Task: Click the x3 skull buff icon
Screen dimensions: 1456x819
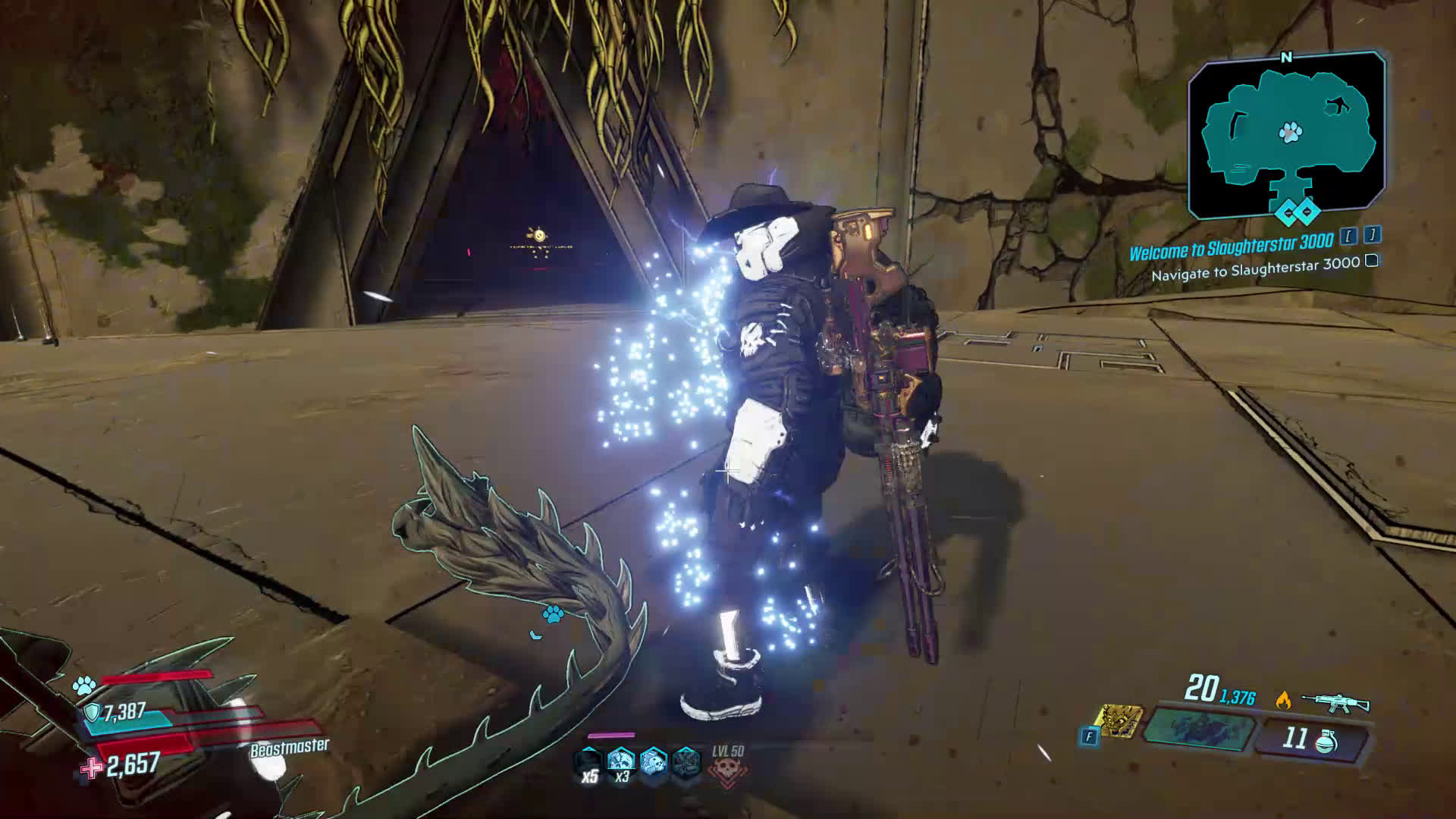Action: click(621, 762)
